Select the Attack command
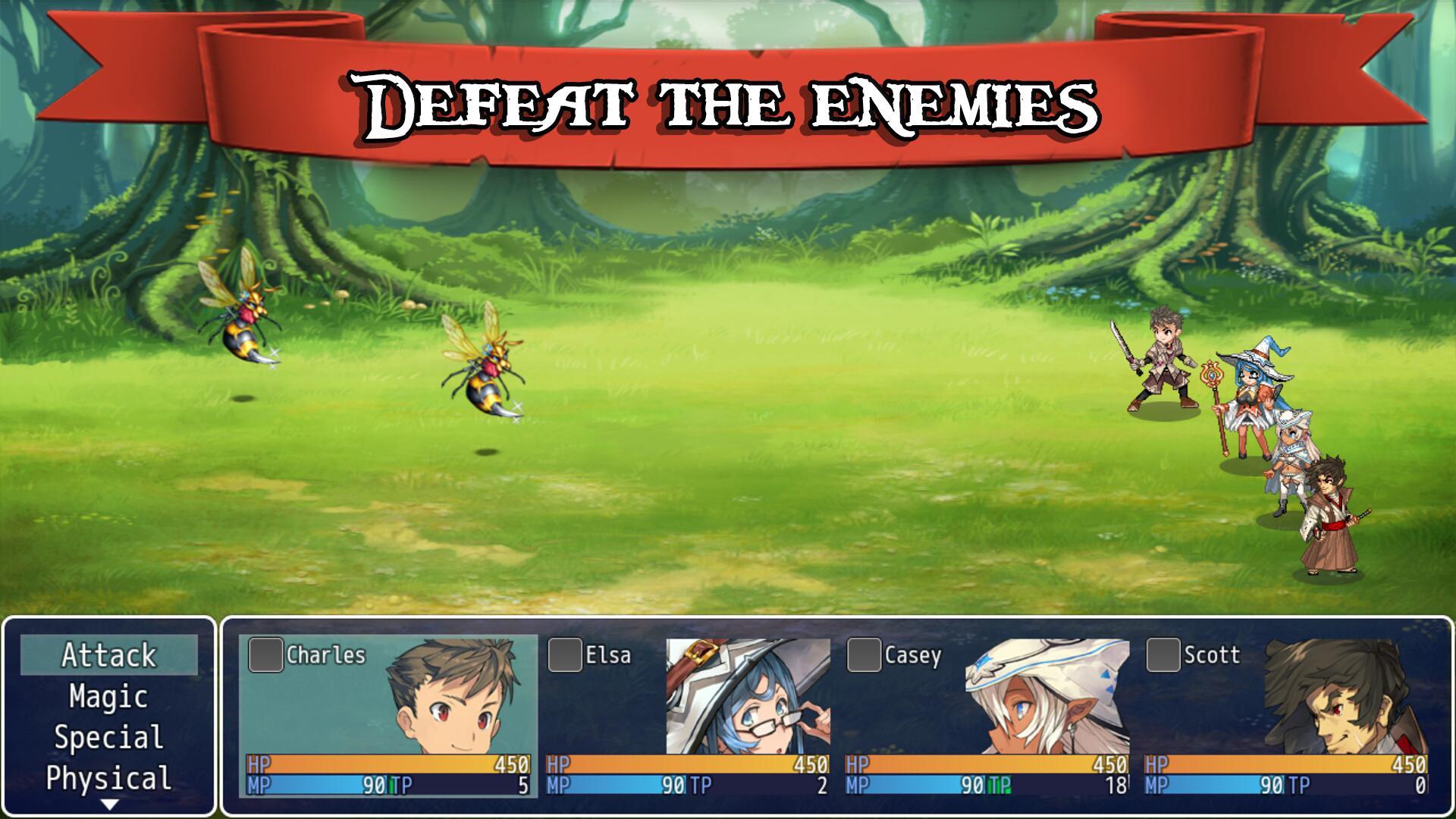Screen dimensions: 1456x819 click(x=108, y=656)
